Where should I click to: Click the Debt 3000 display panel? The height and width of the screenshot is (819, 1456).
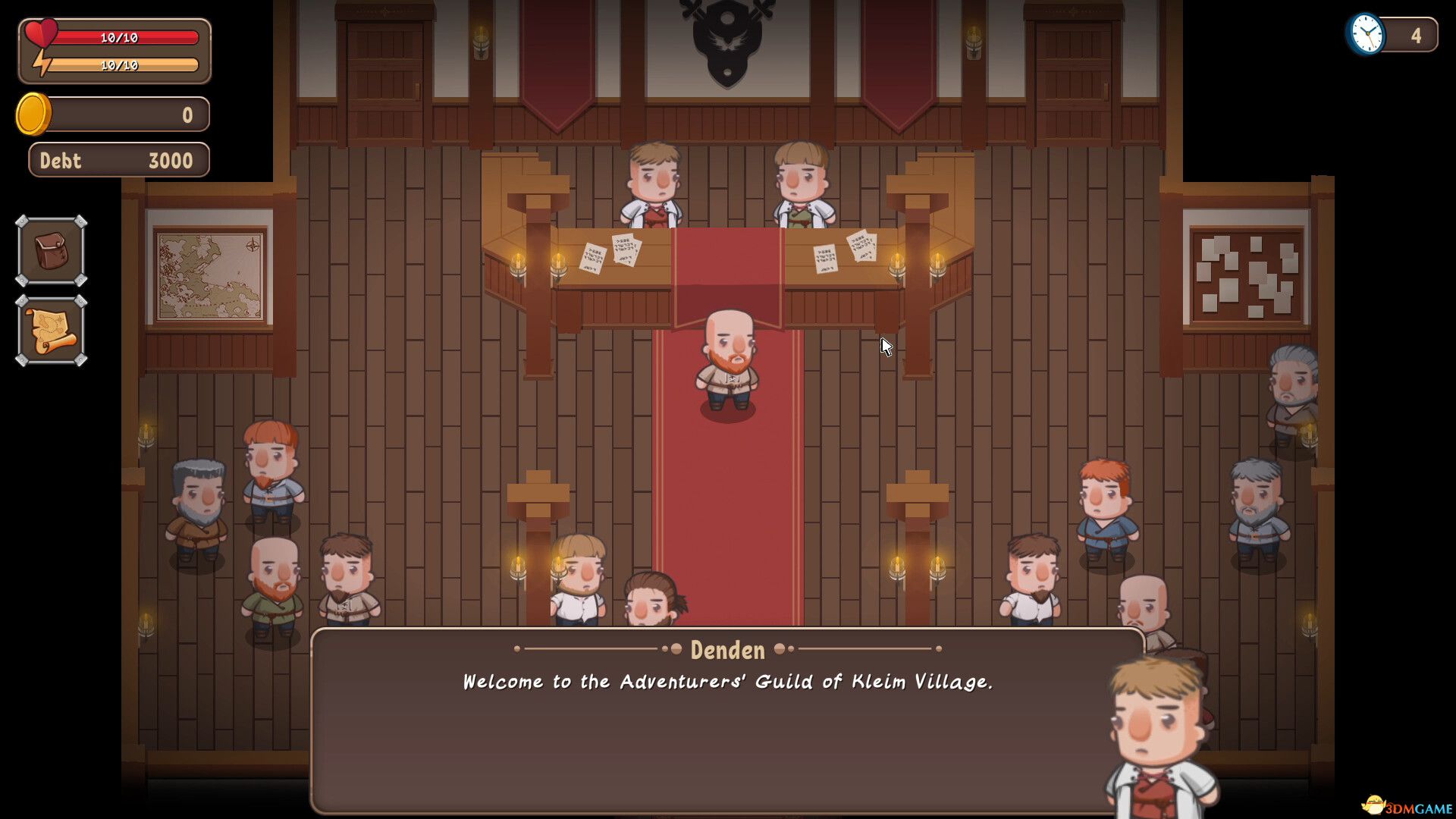coord(118,160)
